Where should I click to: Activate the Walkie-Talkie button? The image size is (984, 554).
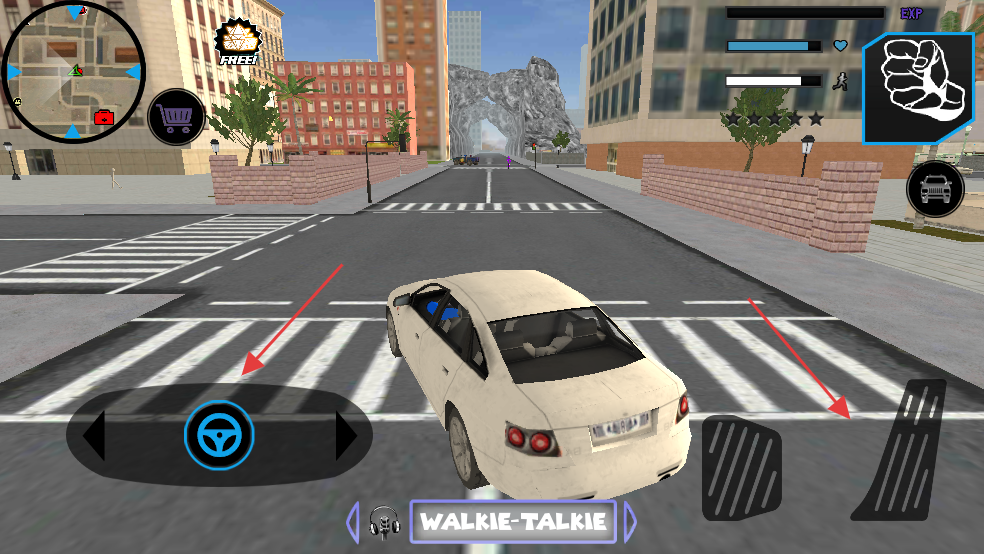click(x=513, y=521)
